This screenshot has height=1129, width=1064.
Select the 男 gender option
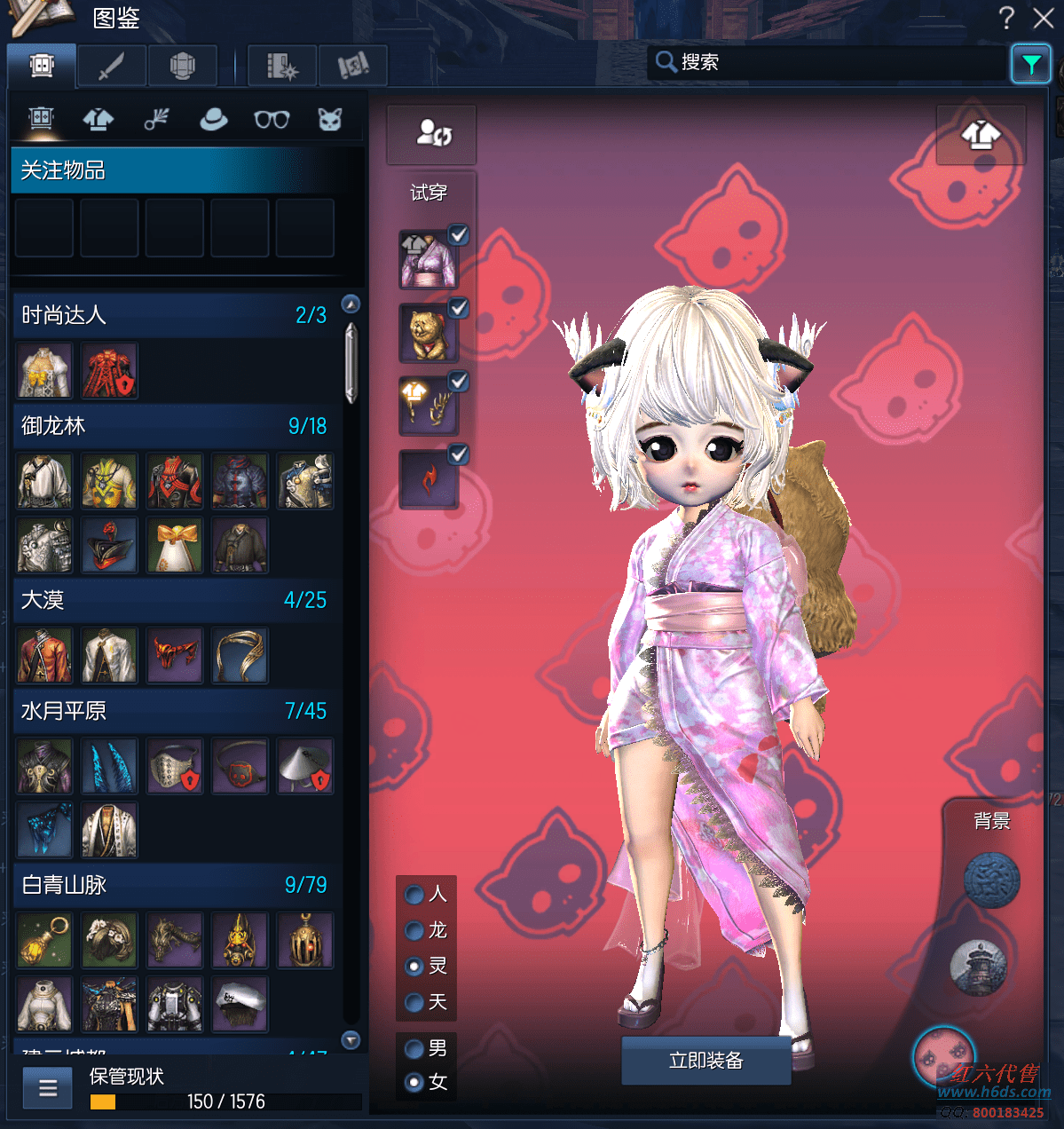click(x=414, y=1049)
